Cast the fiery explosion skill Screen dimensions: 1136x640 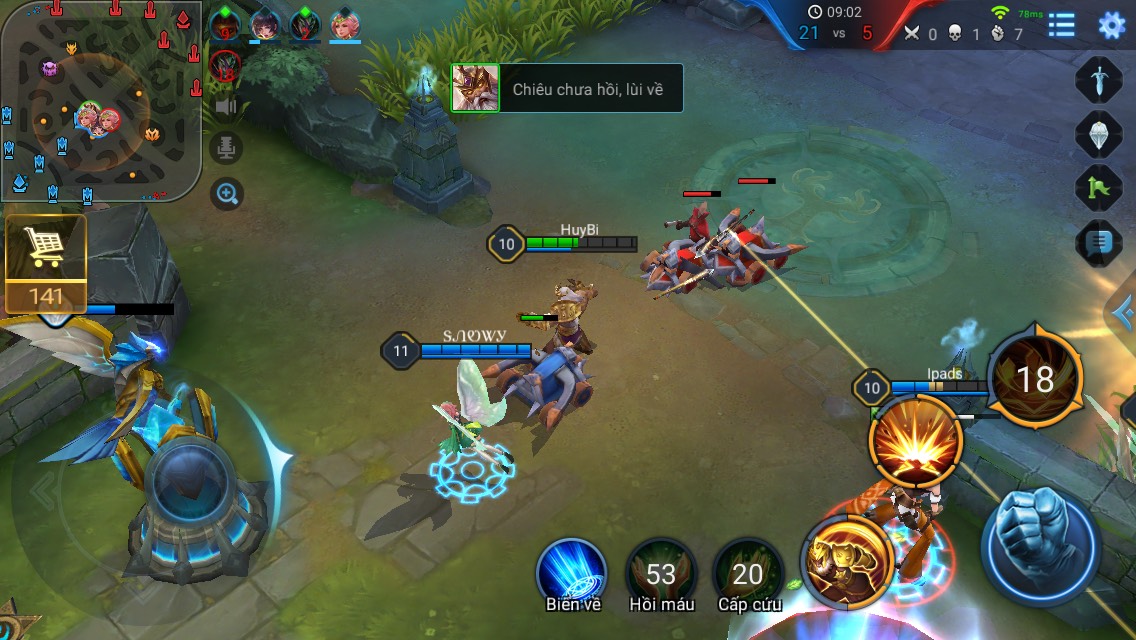pyautogui.click(x=916, y=441)
